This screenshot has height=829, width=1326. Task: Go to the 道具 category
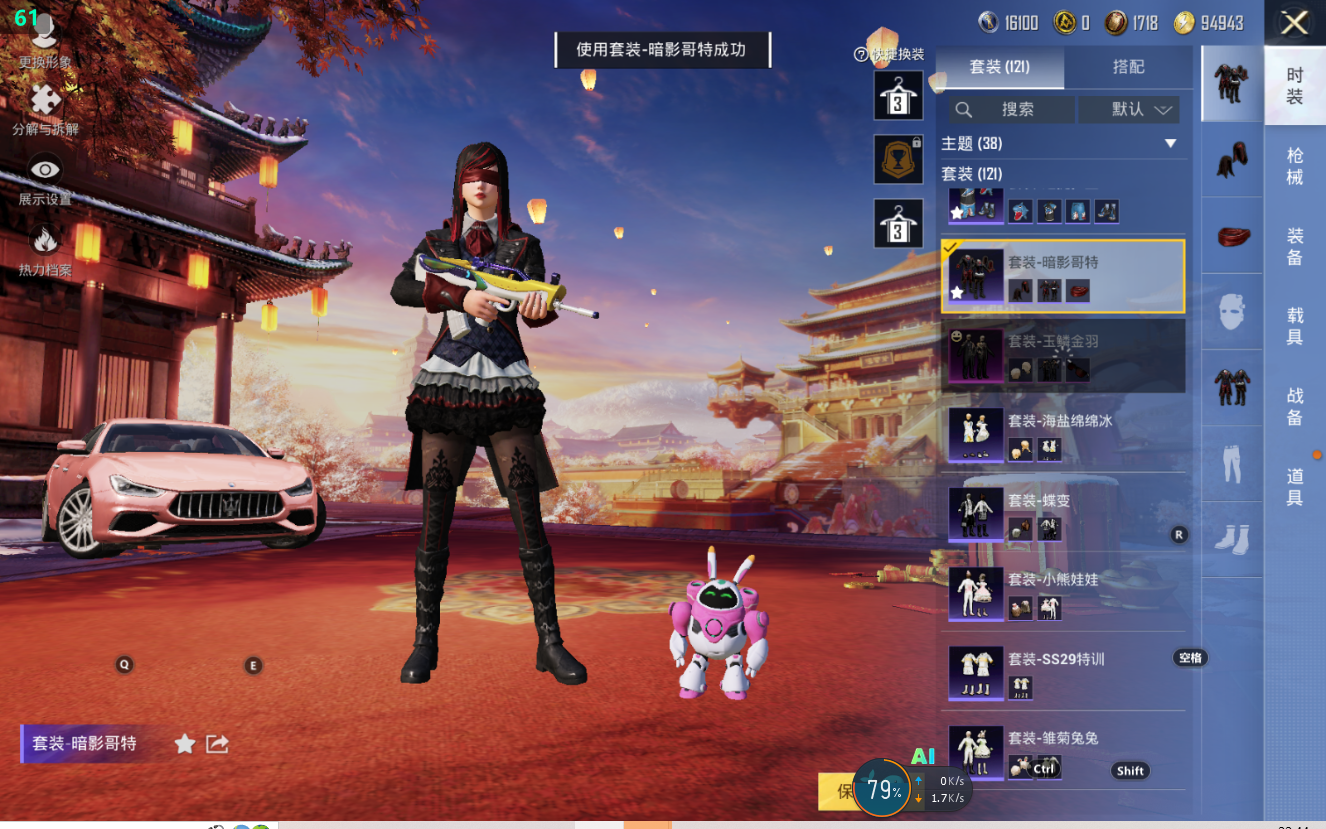(x=1294, y=486)
